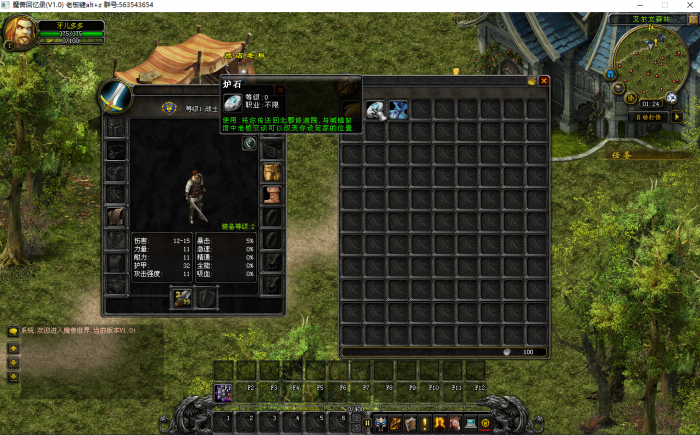Click the equipped leg armor slot
This screenshot has width=700, height=435.
[x=270, y=172]
